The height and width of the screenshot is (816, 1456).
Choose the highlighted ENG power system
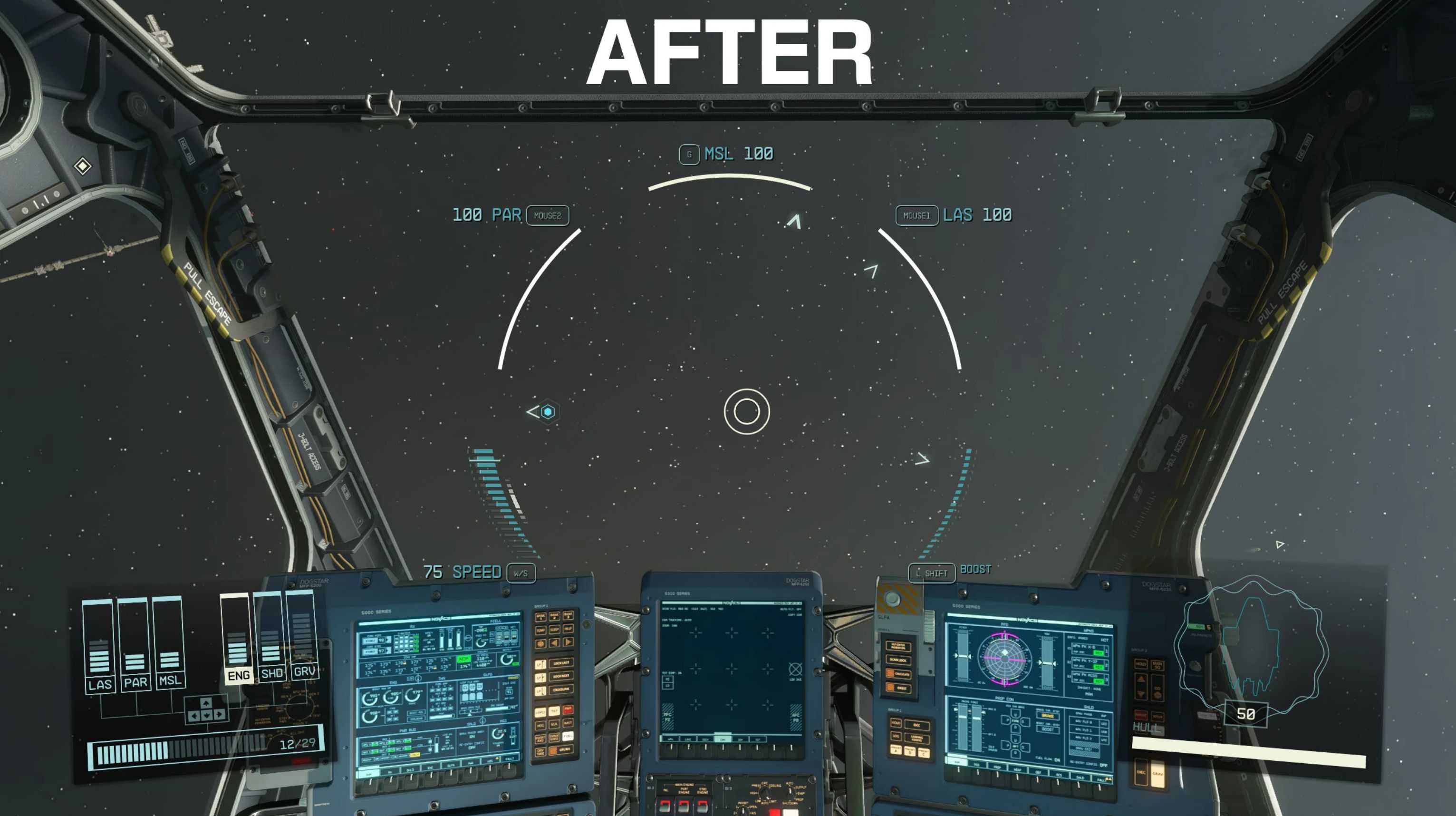[x=237, y=639]
